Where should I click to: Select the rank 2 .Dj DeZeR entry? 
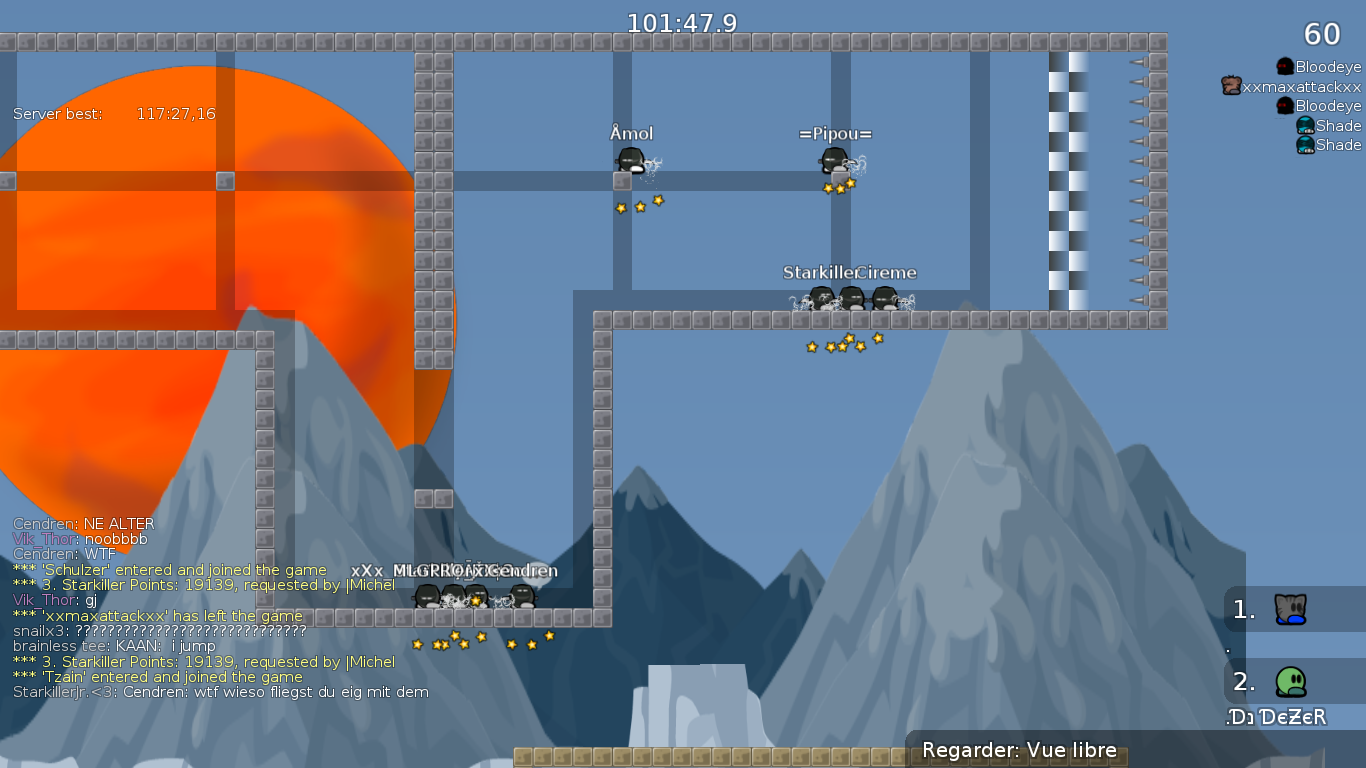tap(1290, 683)
